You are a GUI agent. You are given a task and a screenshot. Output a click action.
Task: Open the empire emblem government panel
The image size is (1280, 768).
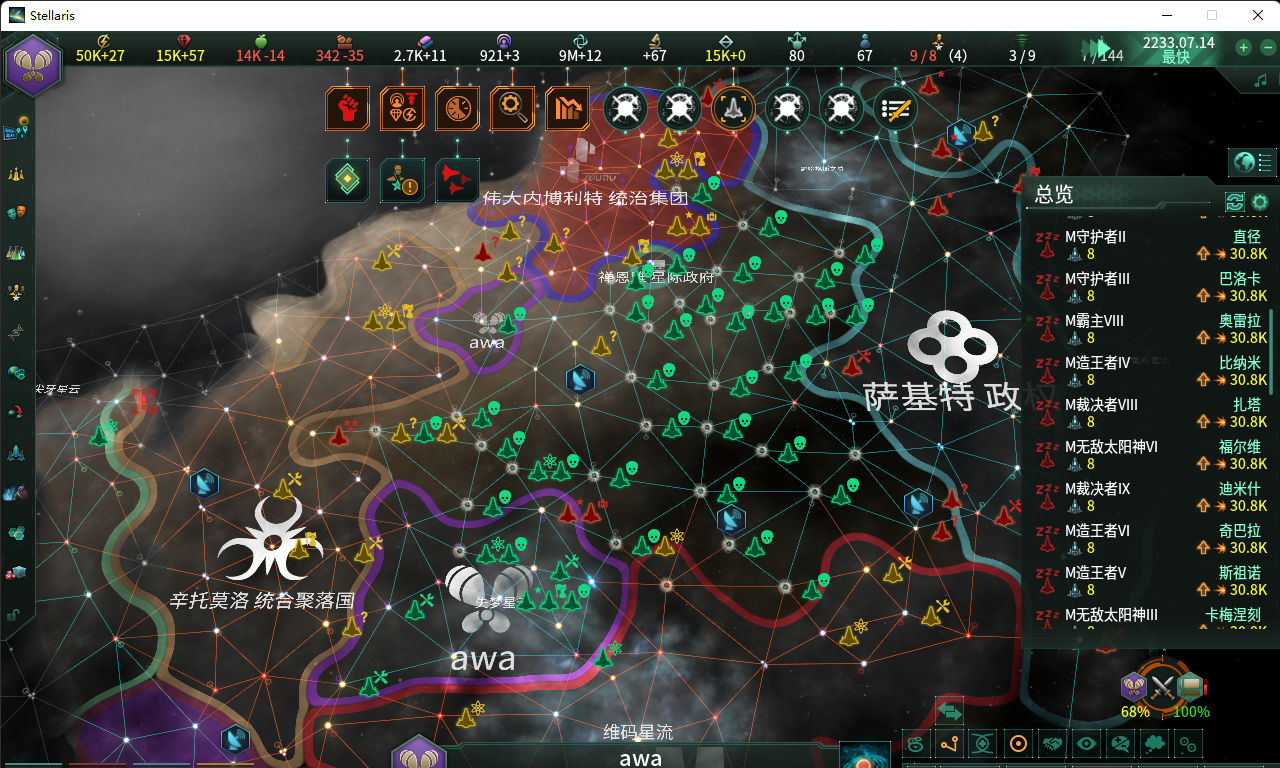click(34, 64)
